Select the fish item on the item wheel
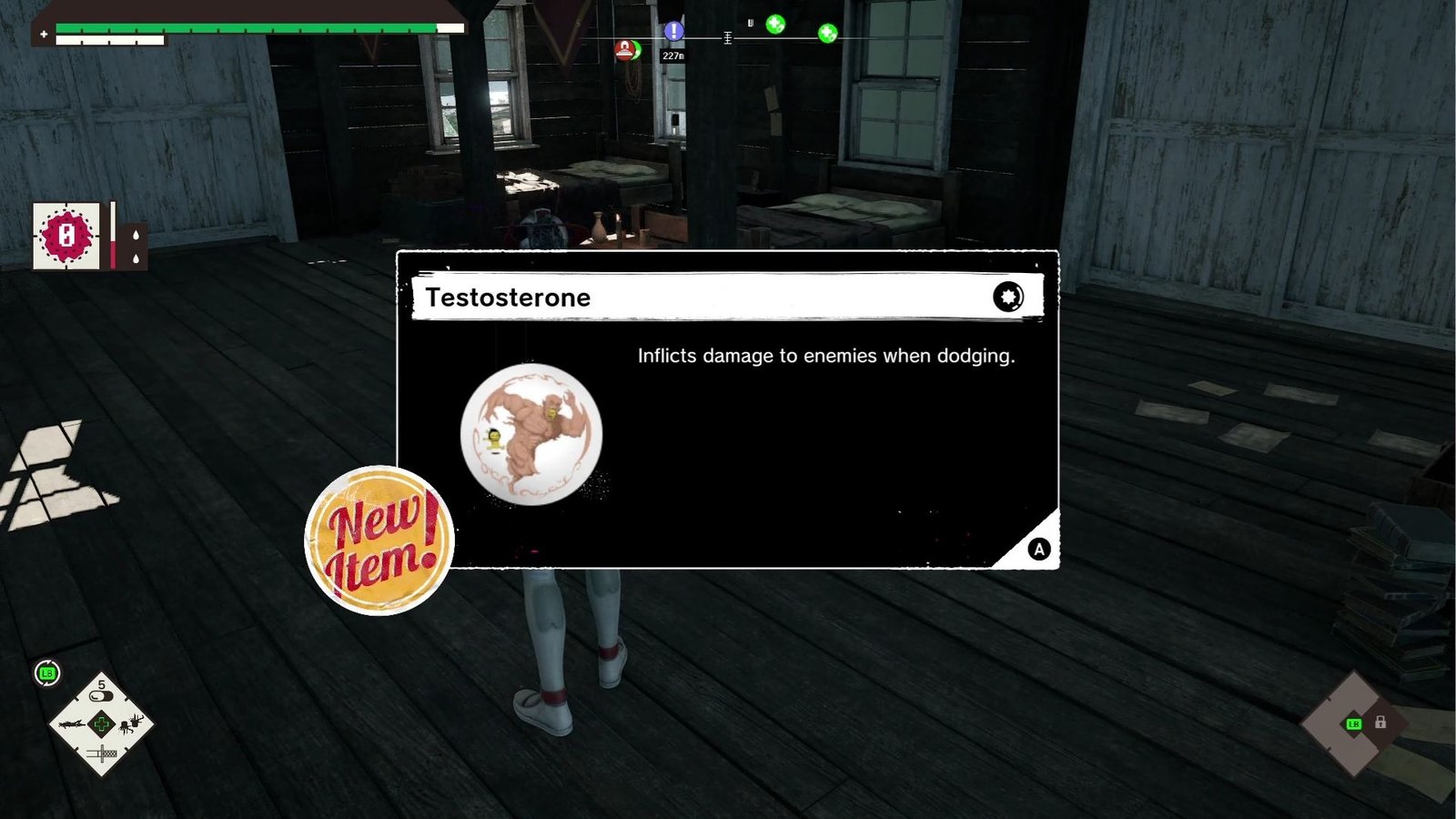Viewport: 1456px width, 819px height. click(x=71, y=724)
